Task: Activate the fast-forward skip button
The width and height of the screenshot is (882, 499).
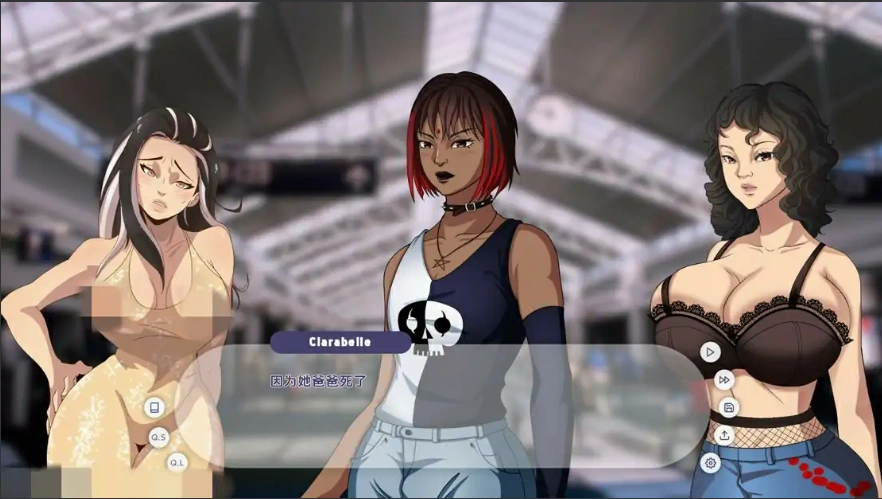Action: (x=724, y=380)
